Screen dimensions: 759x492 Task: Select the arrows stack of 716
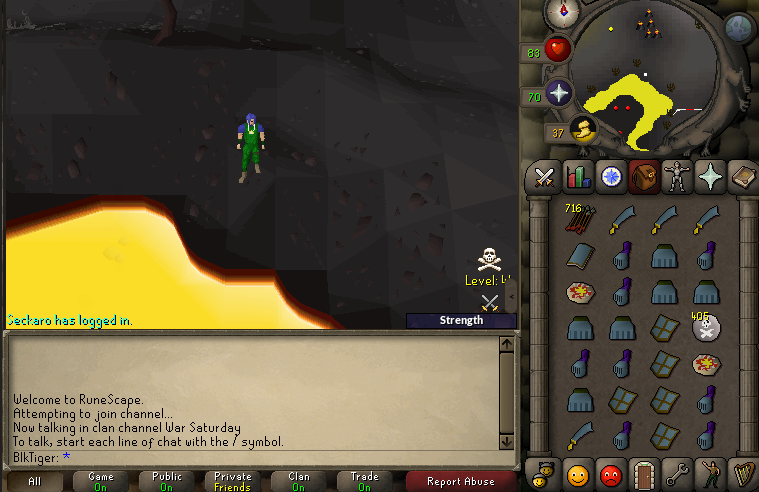coord(579,220)
